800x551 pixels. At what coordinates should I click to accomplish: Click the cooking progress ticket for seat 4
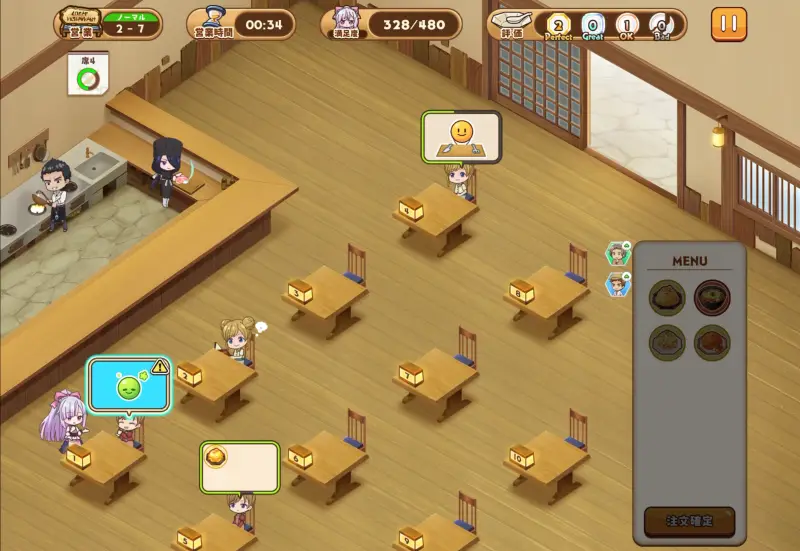tap(88, 75)
